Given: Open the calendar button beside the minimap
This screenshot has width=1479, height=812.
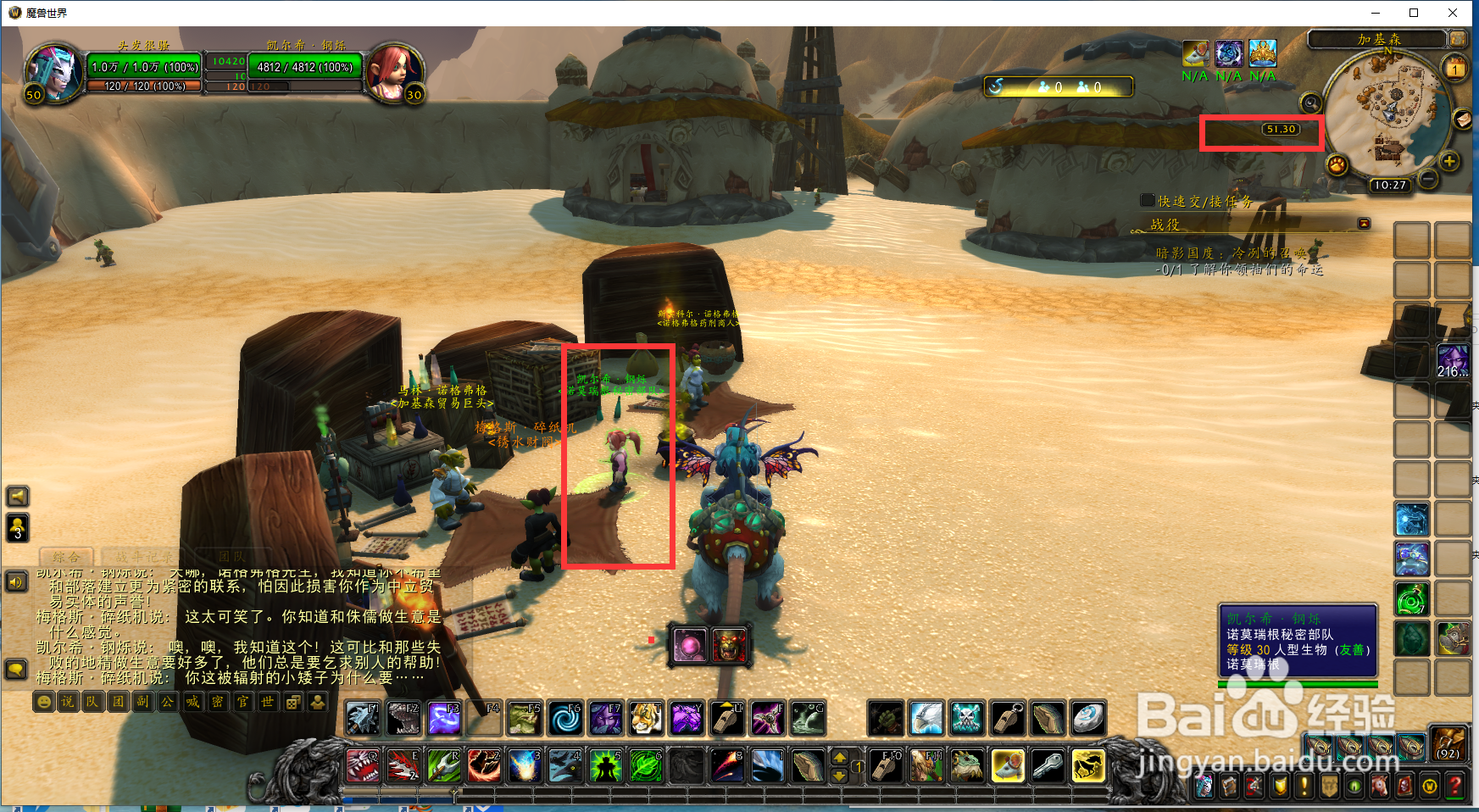Looking at the screenshot, I should (1455, 69).
